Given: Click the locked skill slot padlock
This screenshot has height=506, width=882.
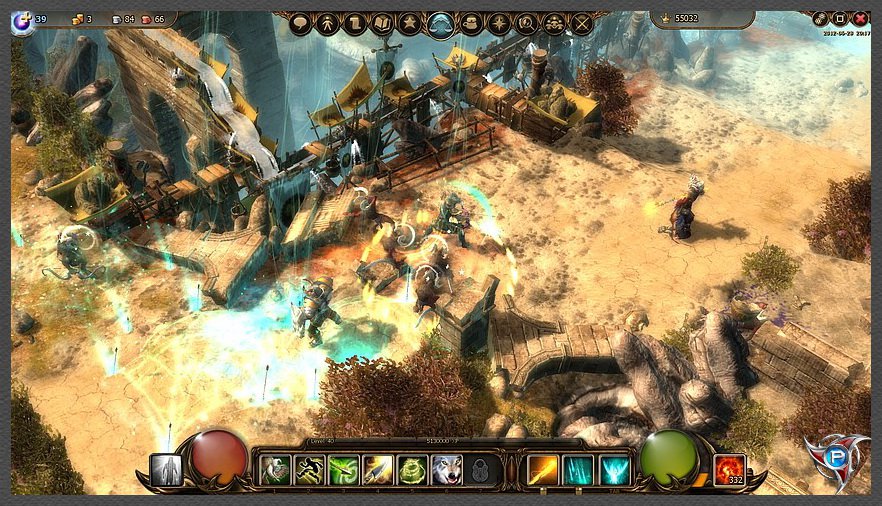Looking at the screenshot, I should click(480, 469).
